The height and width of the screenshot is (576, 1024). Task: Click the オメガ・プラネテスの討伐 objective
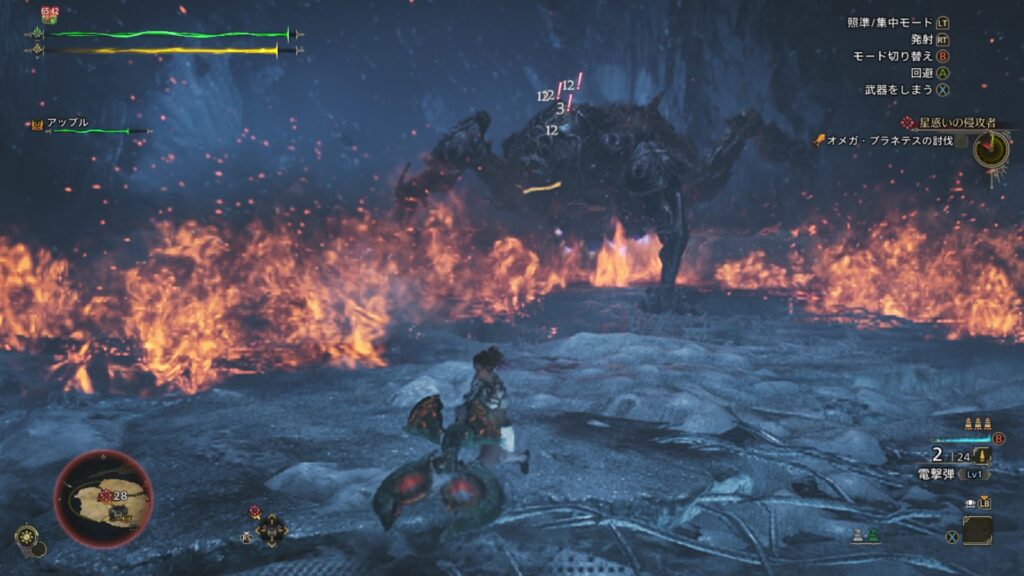[x=889, y=141]
